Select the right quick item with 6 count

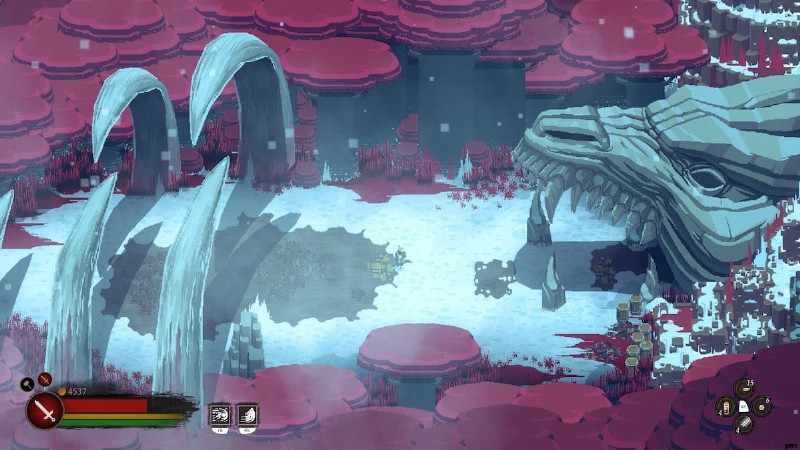click(x=762, y=406)
